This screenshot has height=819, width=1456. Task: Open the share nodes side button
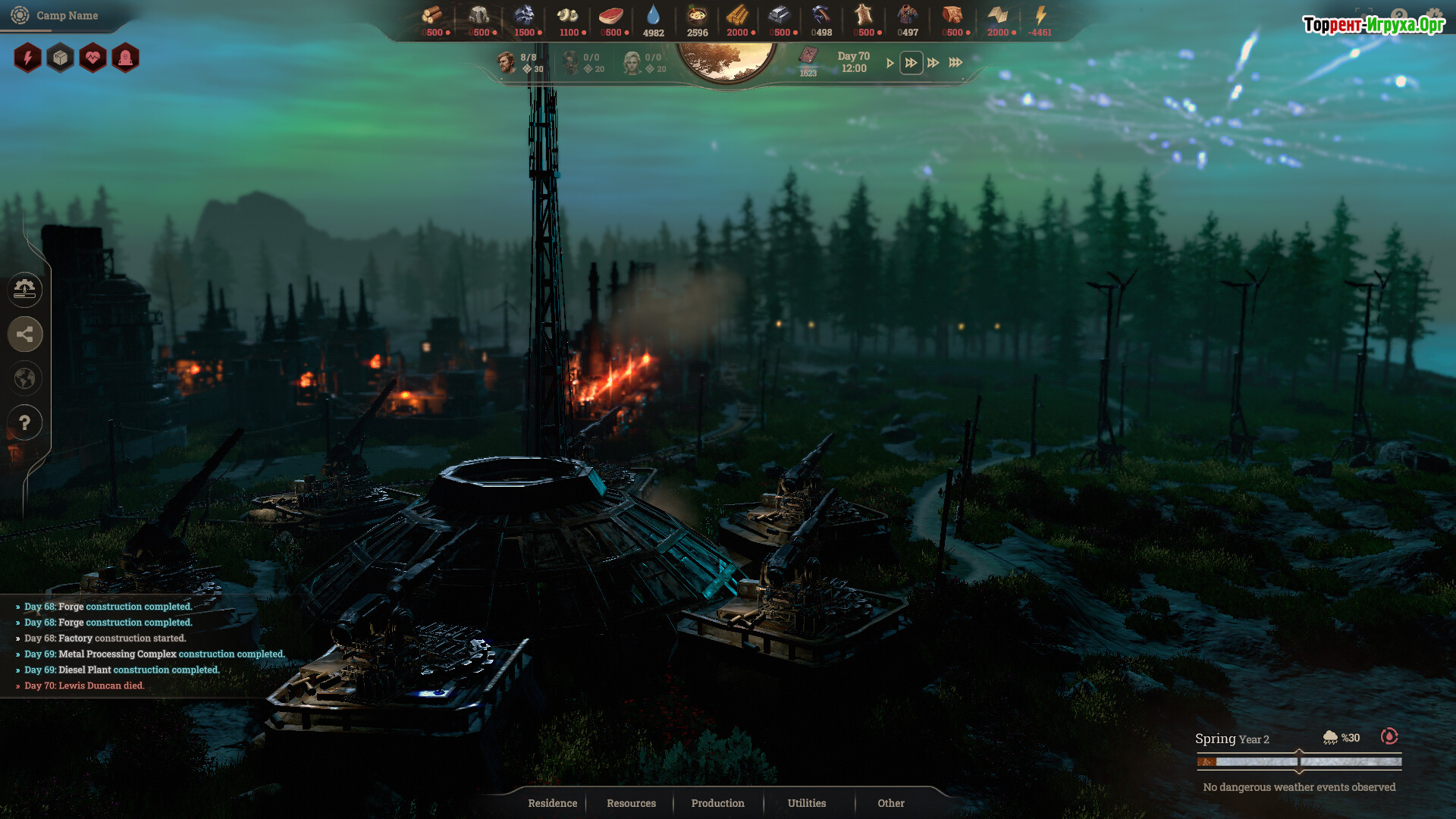(25, 334)
